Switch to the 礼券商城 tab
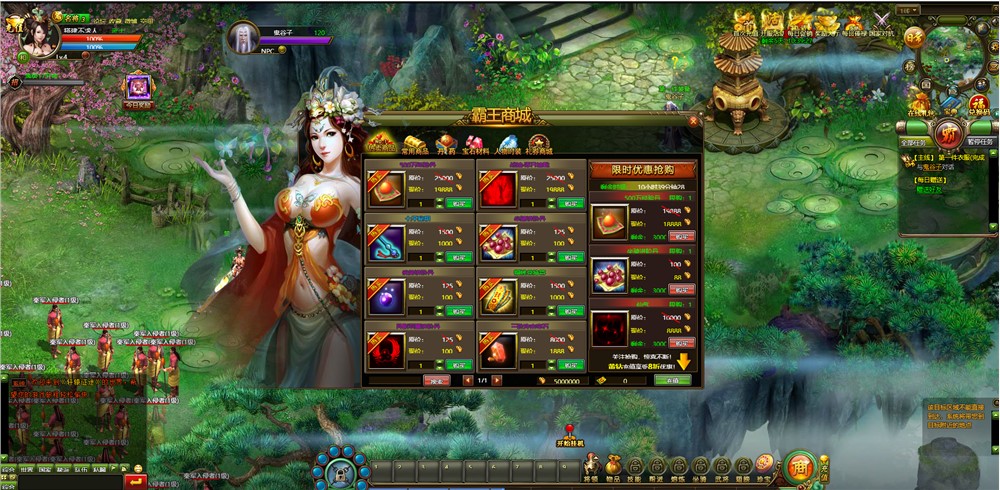This screenshot has height=490, width=1000. click(539, 146)
